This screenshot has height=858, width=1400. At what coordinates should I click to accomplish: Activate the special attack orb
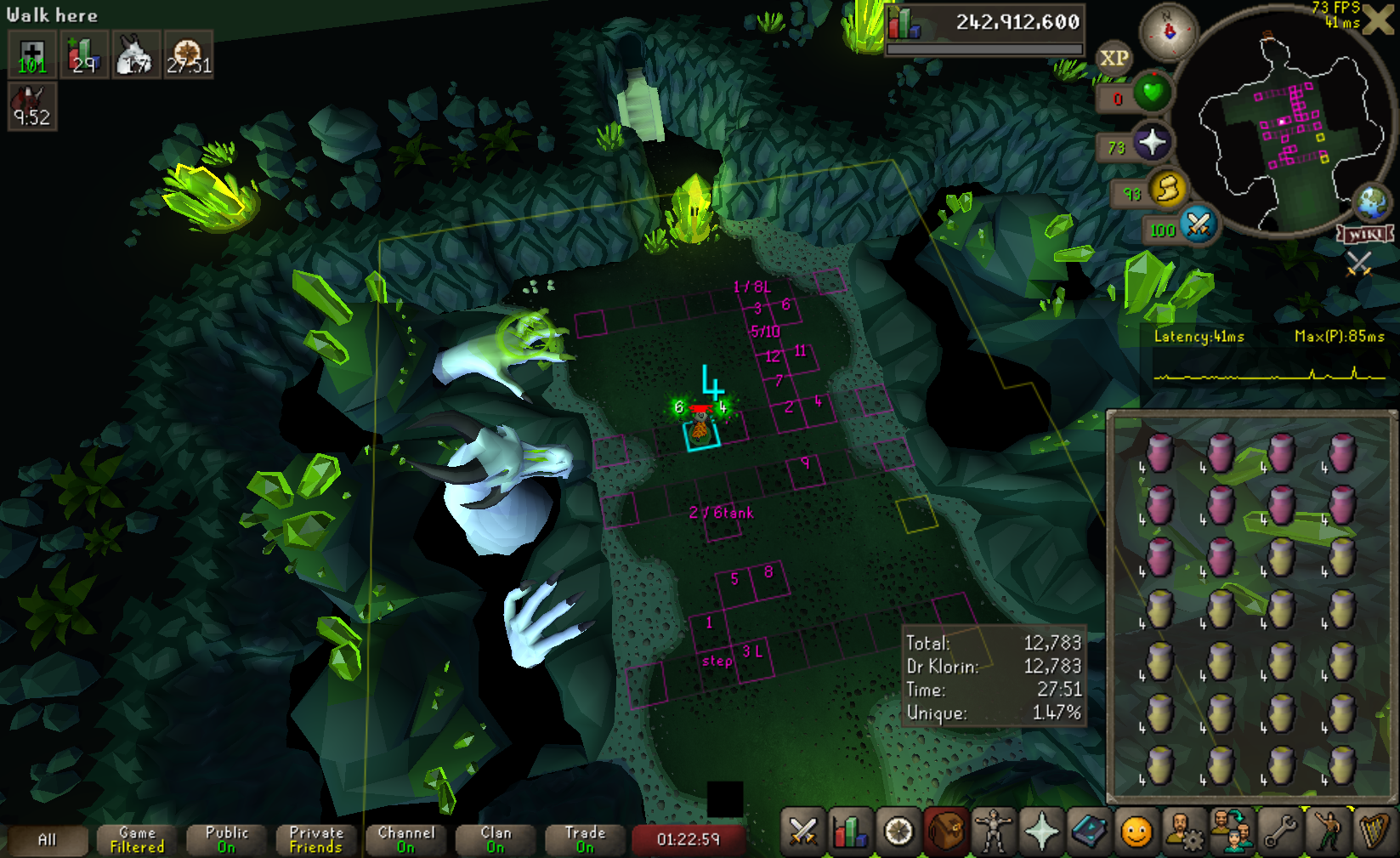point(1199,224)
